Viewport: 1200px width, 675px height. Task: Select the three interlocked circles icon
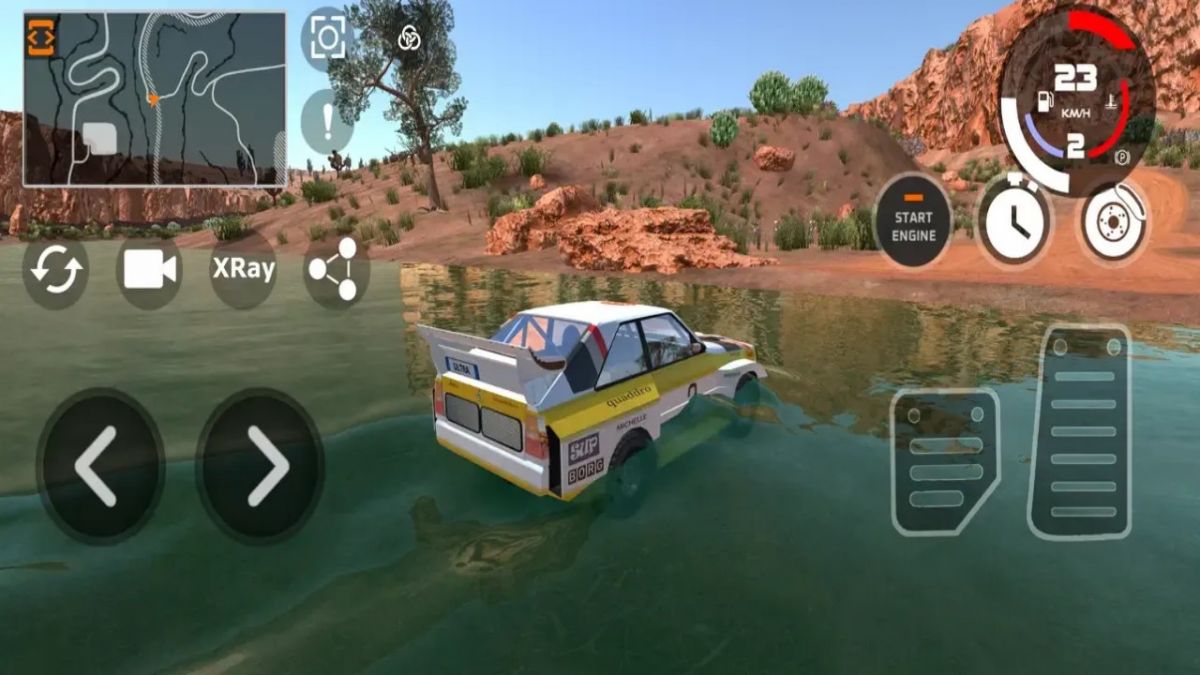coord(409,39)
